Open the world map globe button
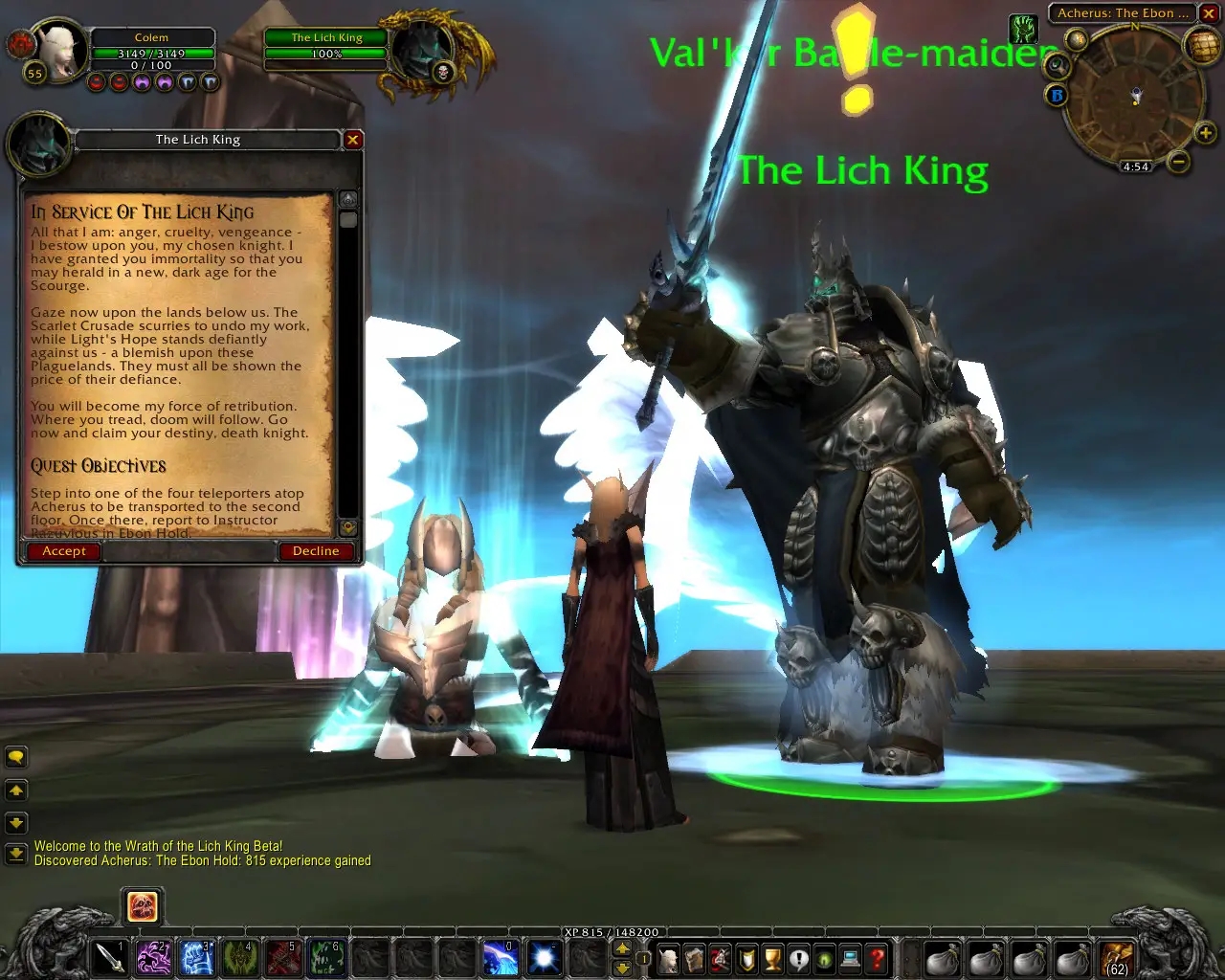Image resolution: width=1225 pixels, height=980 pixels. click(1202, 45)
